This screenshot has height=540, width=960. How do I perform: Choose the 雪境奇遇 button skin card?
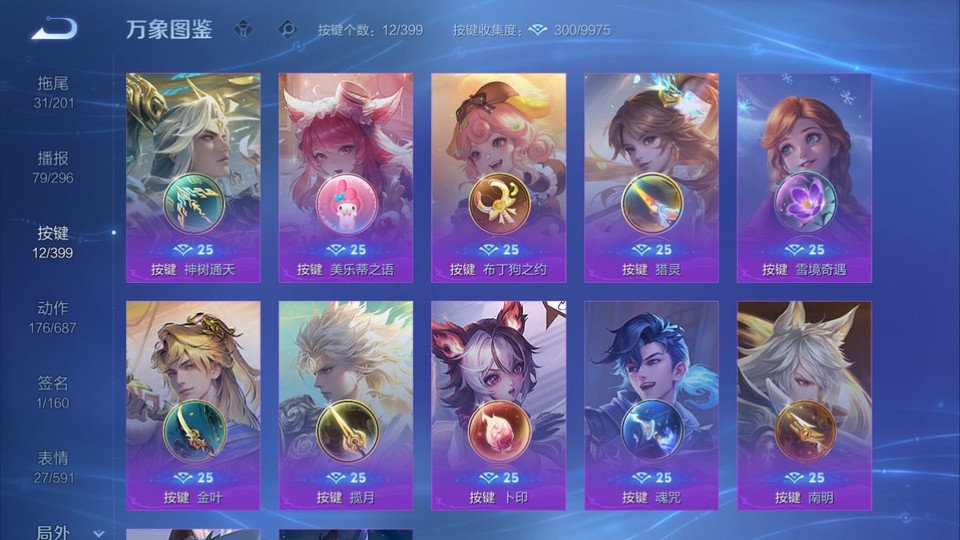point(804,177)
